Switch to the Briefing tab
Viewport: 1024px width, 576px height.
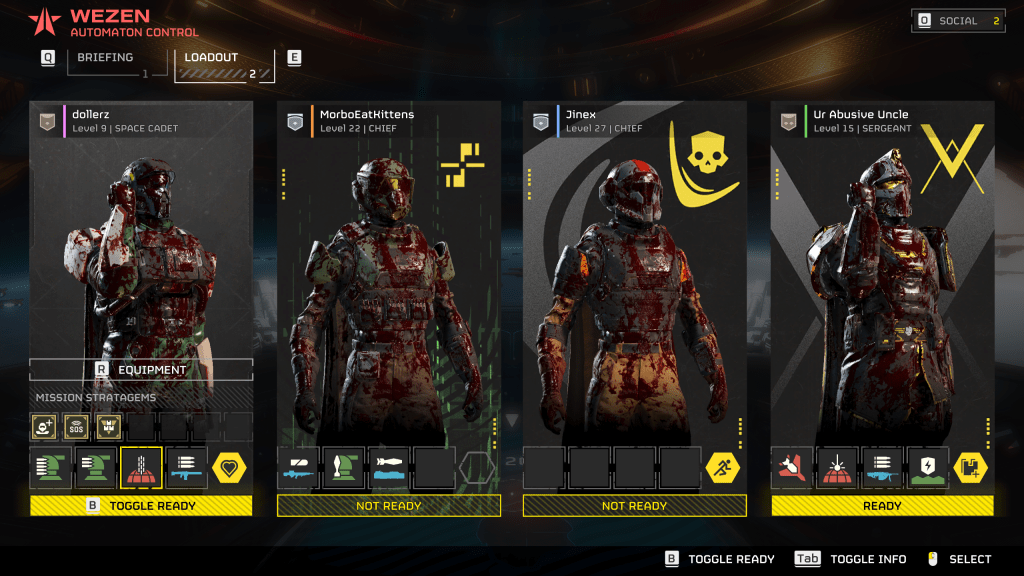click(105, 58)
